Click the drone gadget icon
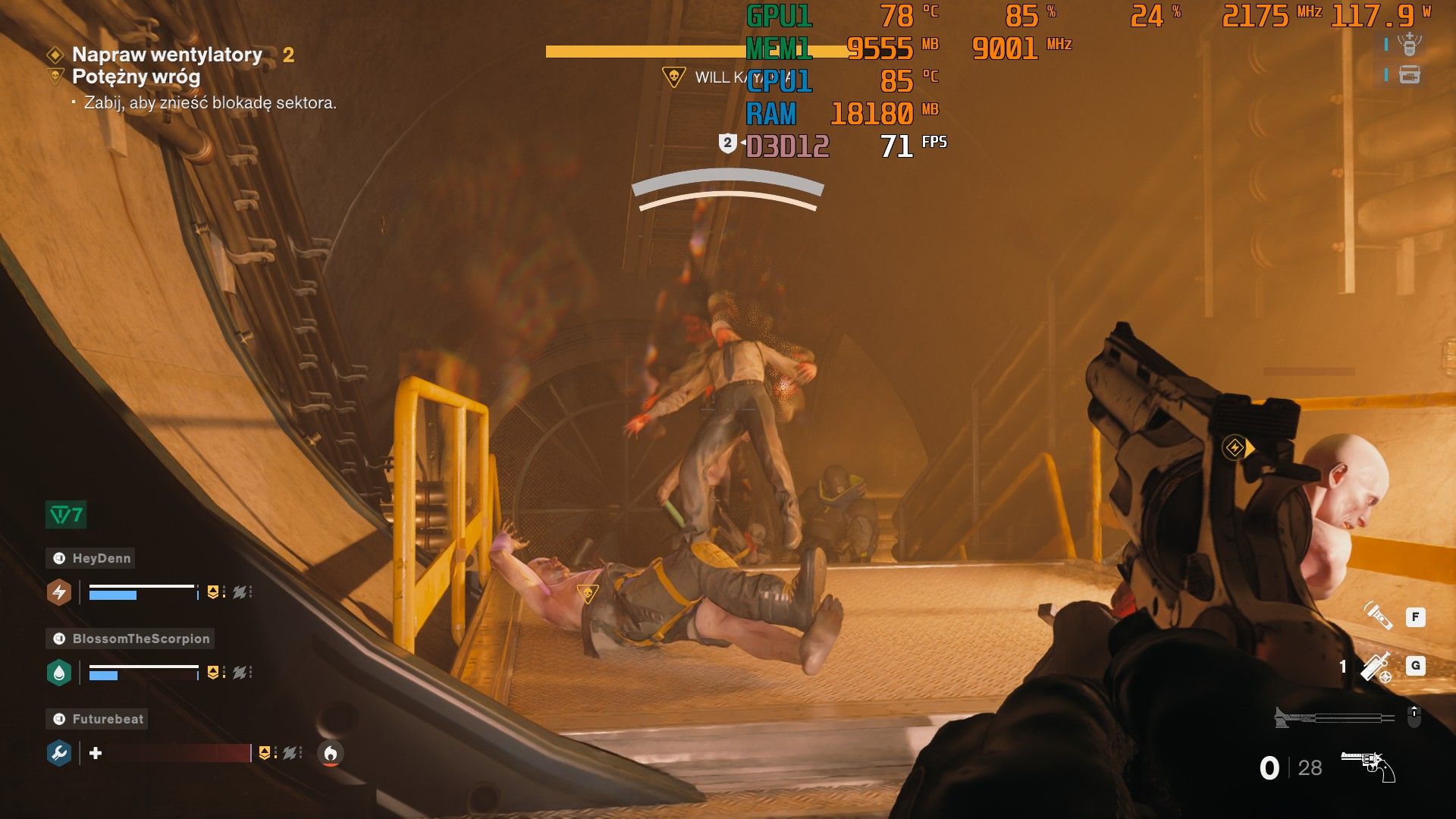The image size is (1456, 819). tap(1409, 45)
